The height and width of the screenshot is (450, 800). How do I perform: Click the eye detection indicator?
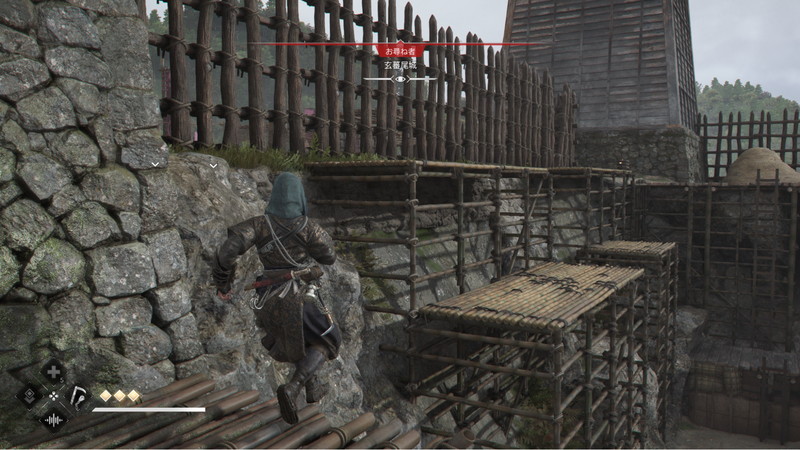(400, 78)
